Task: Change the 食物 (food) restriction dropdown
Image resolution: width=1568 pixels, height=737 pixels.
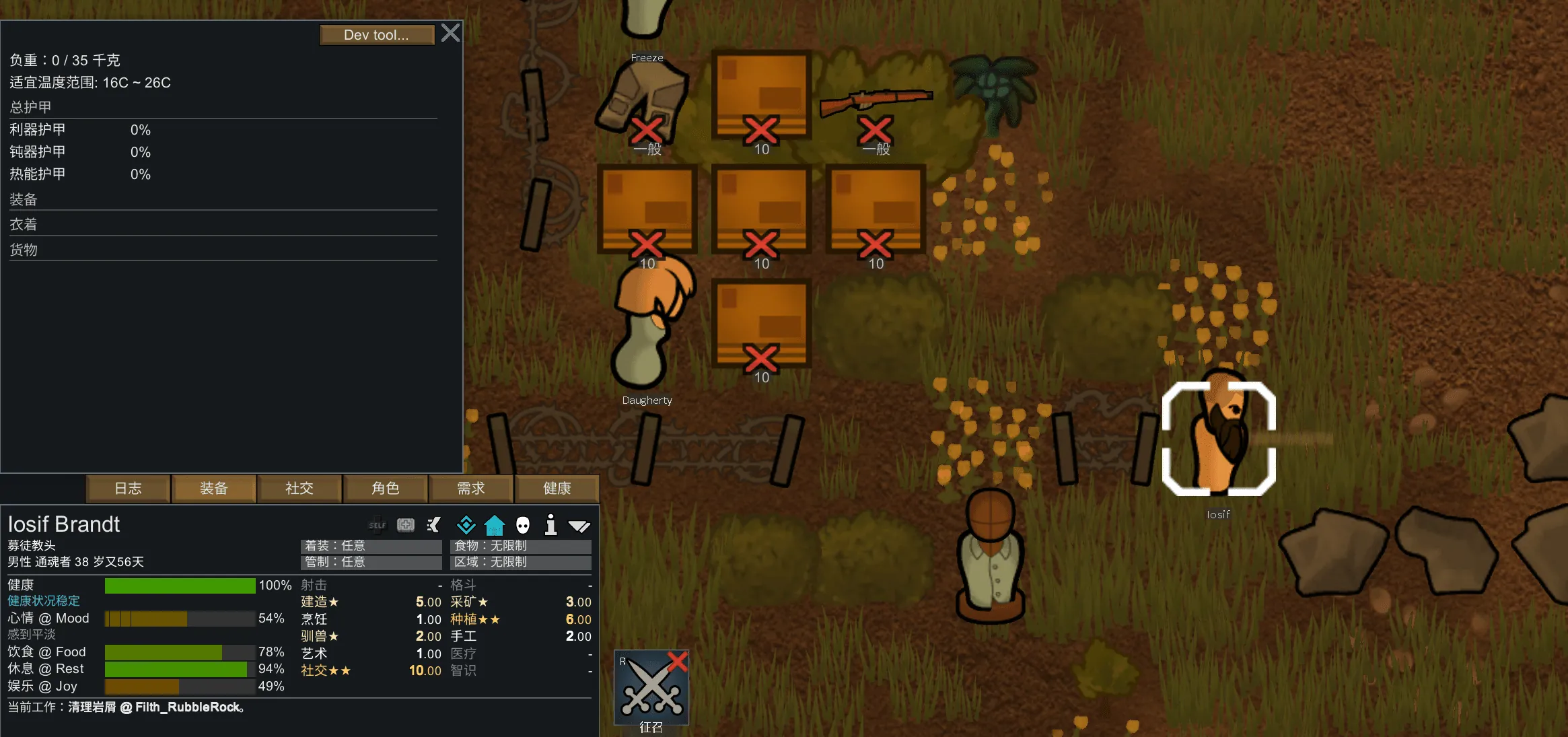Action: click(520, 546)
